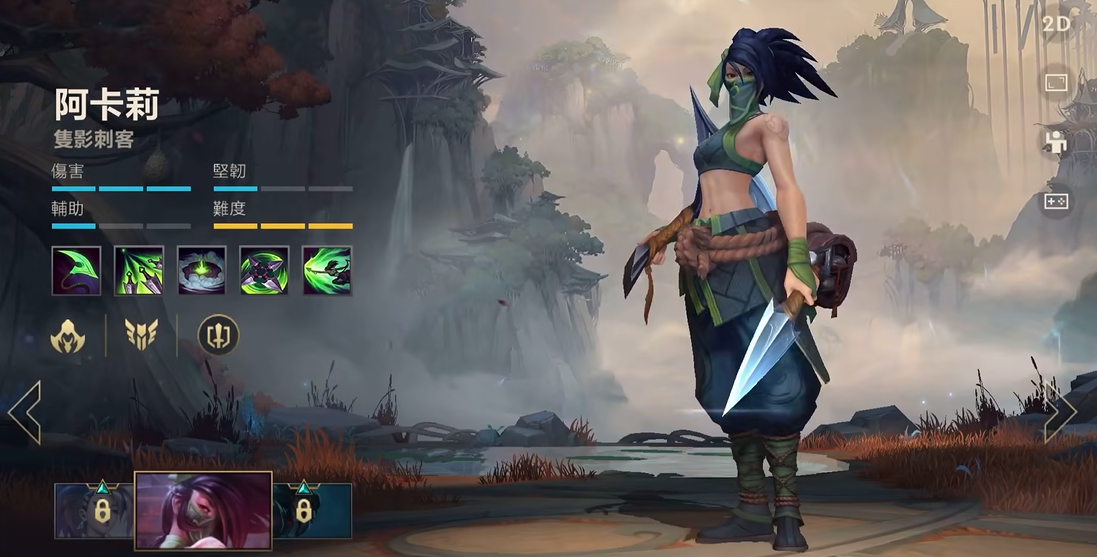View the fanned kunai ability icon
Screen dimensions: 1097x557
139,270
